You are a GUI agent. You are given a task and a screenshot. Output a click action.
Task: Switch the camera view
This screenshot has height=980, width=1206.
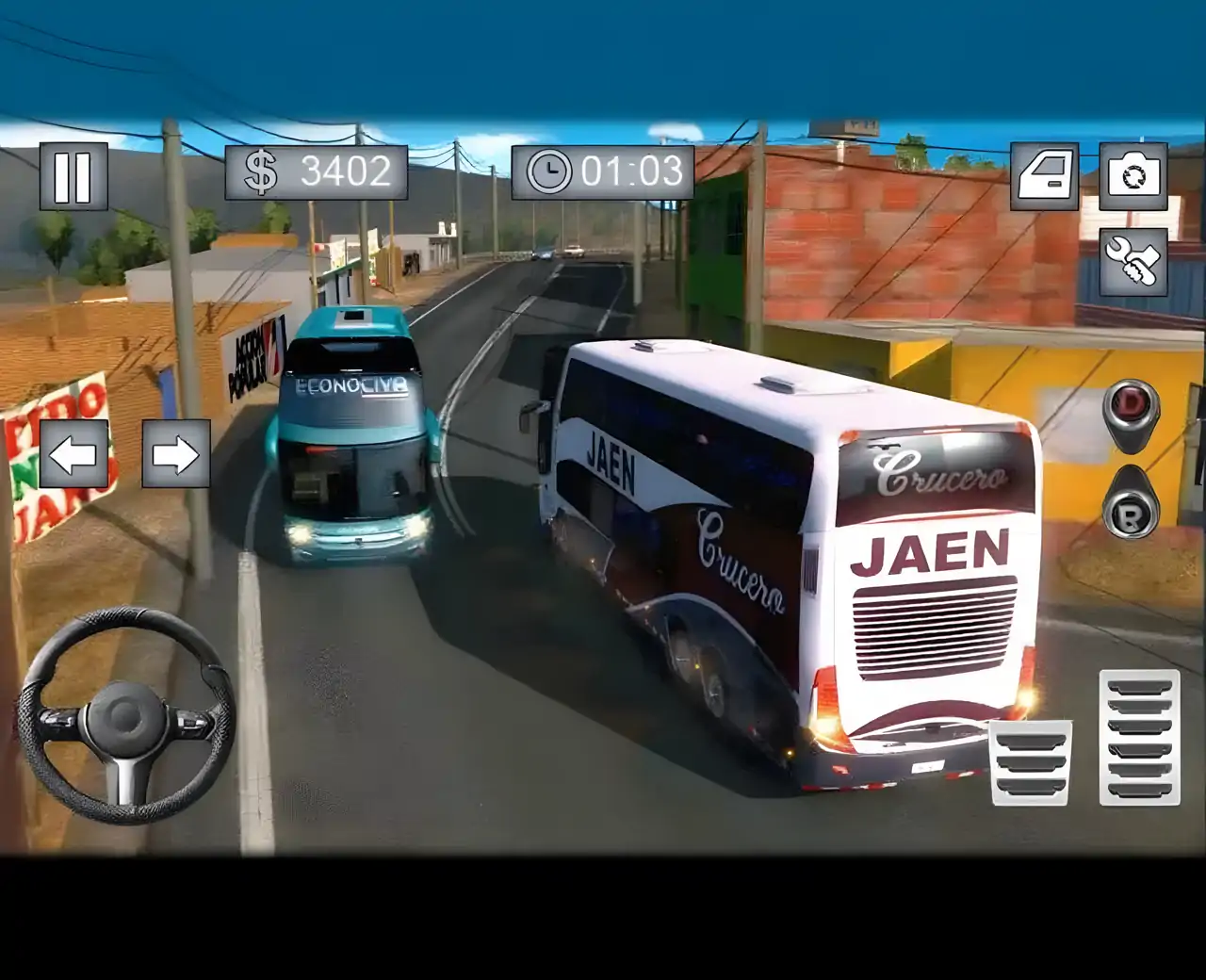point(1133,176)
